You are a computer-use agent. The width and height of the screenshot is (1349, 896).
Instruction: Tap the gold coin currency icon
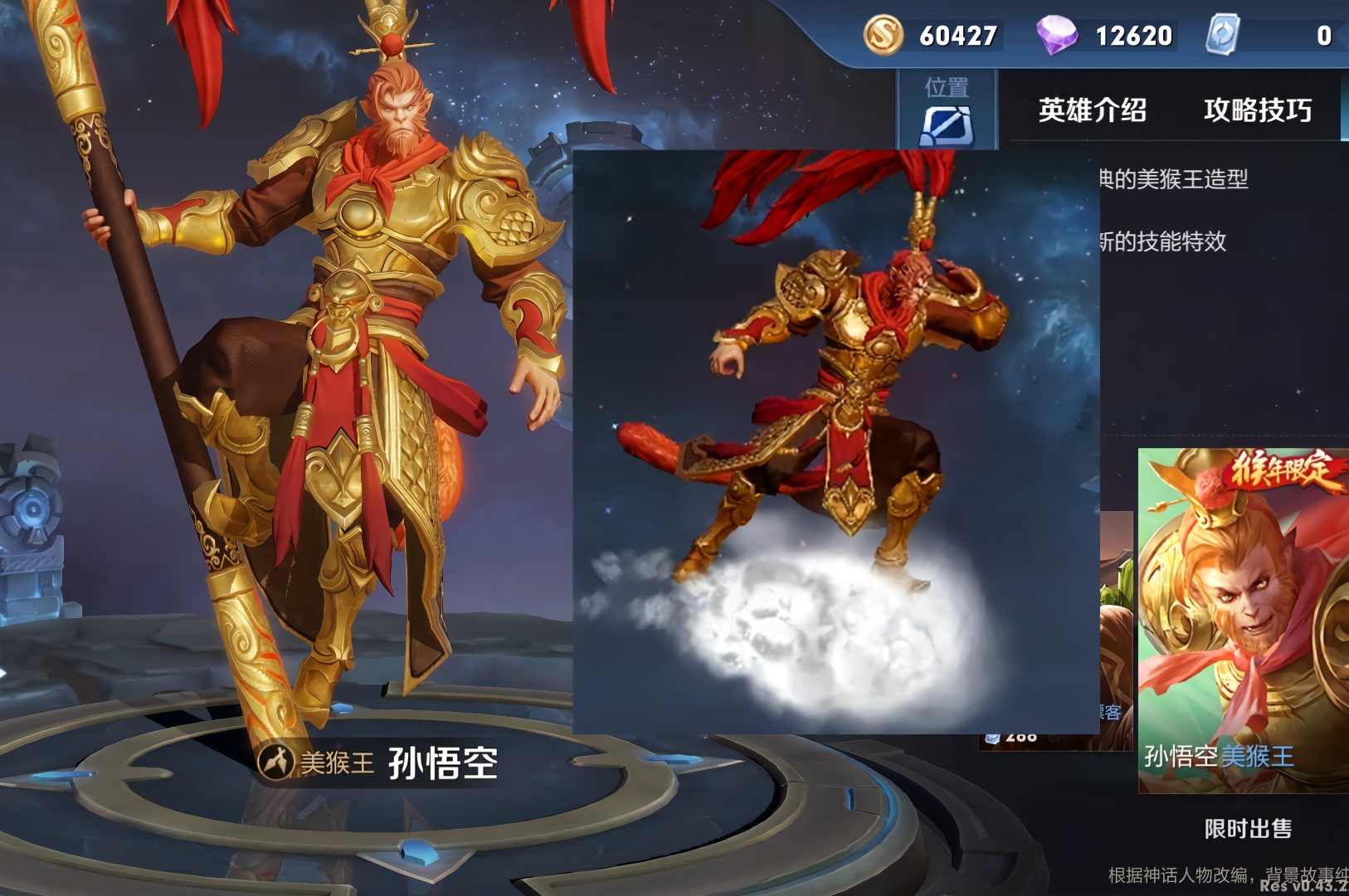click(883, 36)
